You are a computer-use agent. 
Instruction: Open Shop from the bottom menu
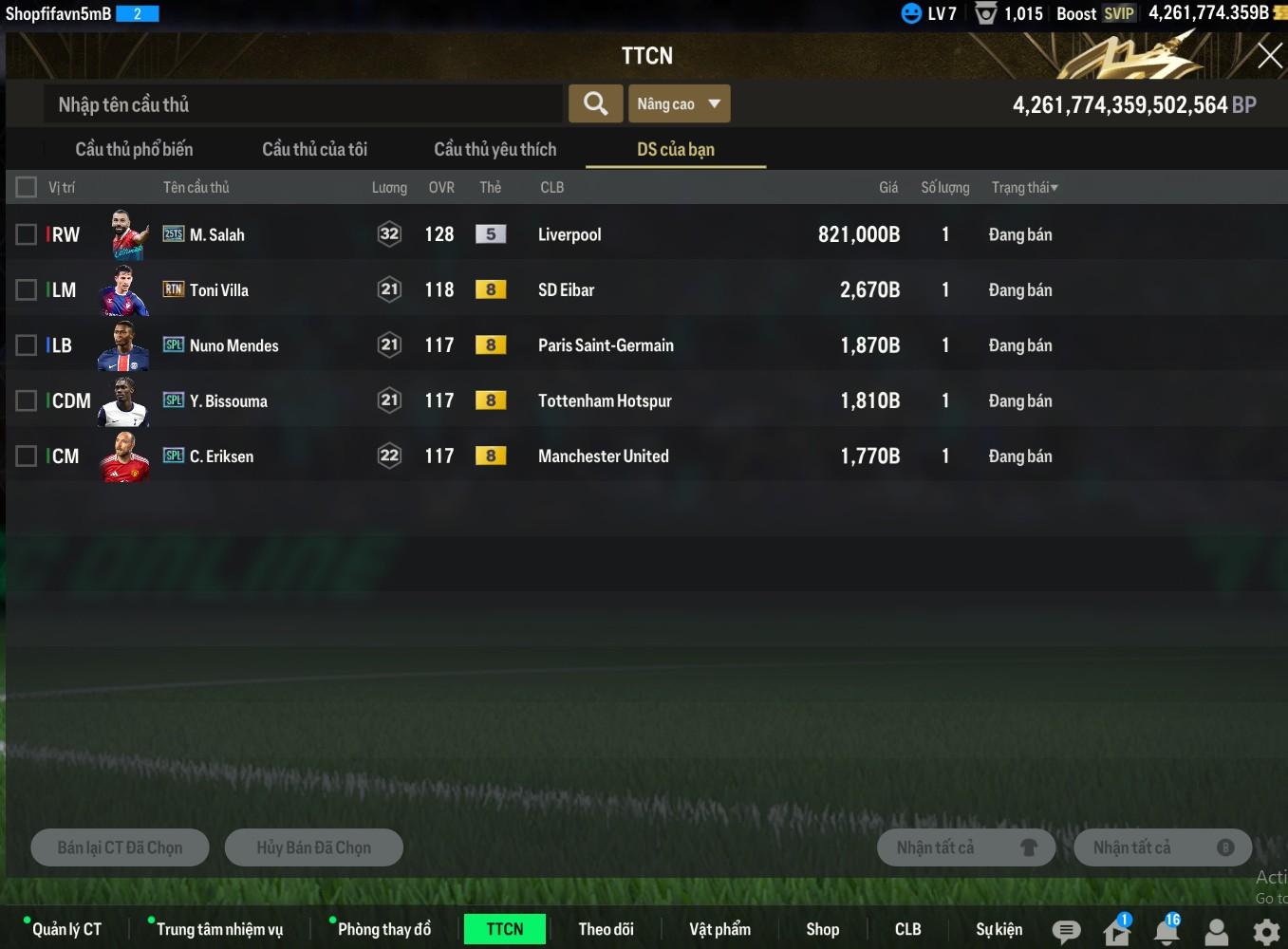coord(822,929)
